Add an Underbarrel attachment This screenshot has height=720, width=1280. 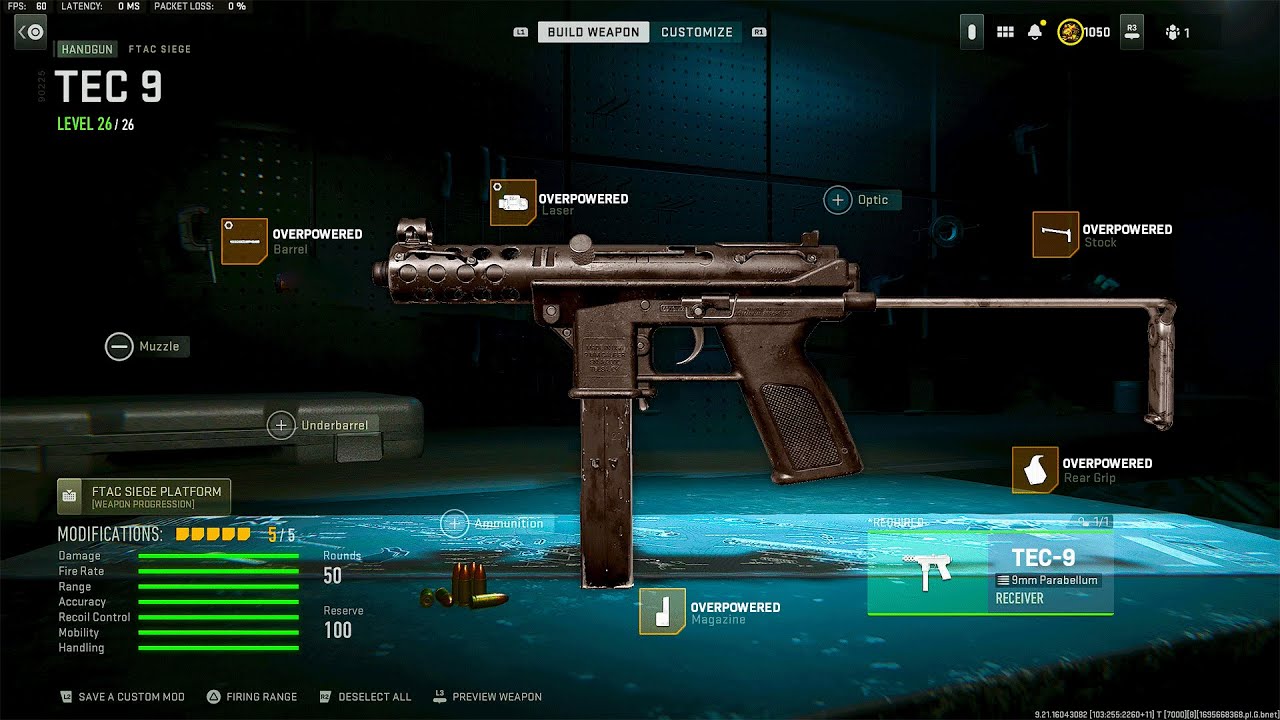[281, 425]
